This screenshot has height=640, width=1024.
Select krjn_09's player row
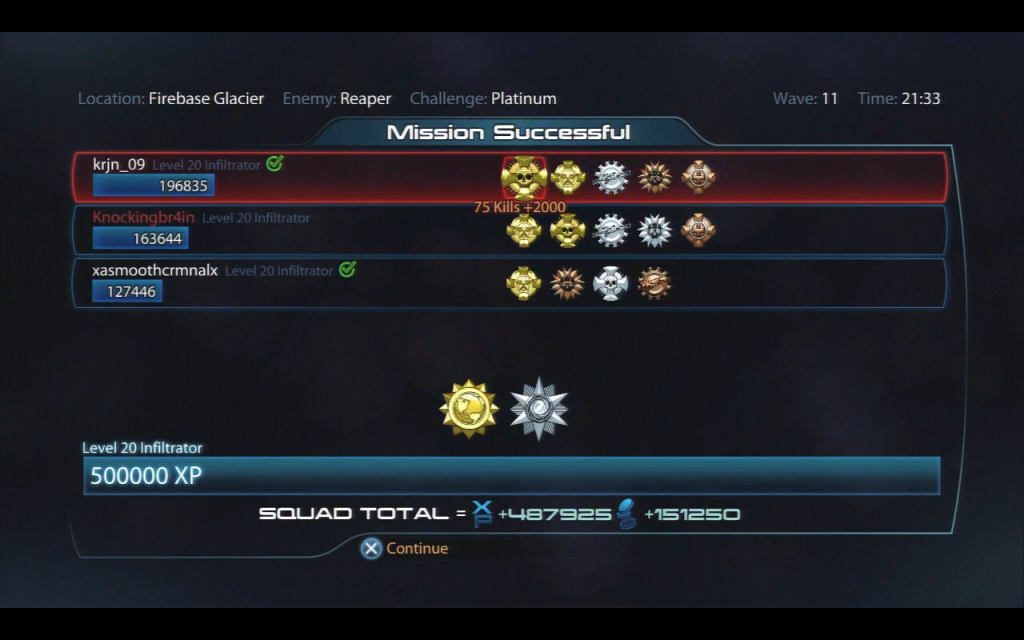click(300, 177)
